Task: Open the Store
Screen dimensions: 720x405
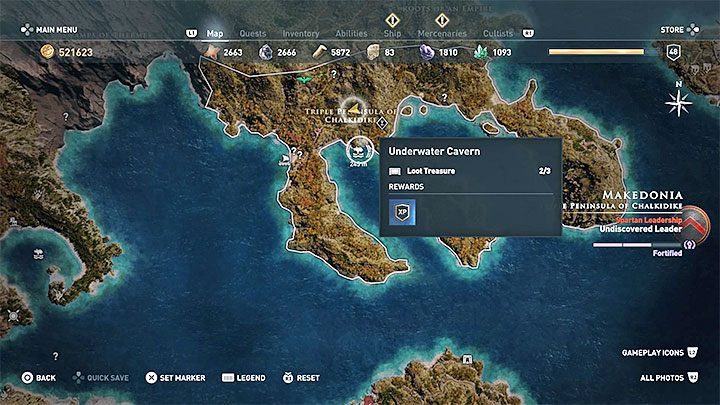Action: pyautogui.click(x=674, y=30)
